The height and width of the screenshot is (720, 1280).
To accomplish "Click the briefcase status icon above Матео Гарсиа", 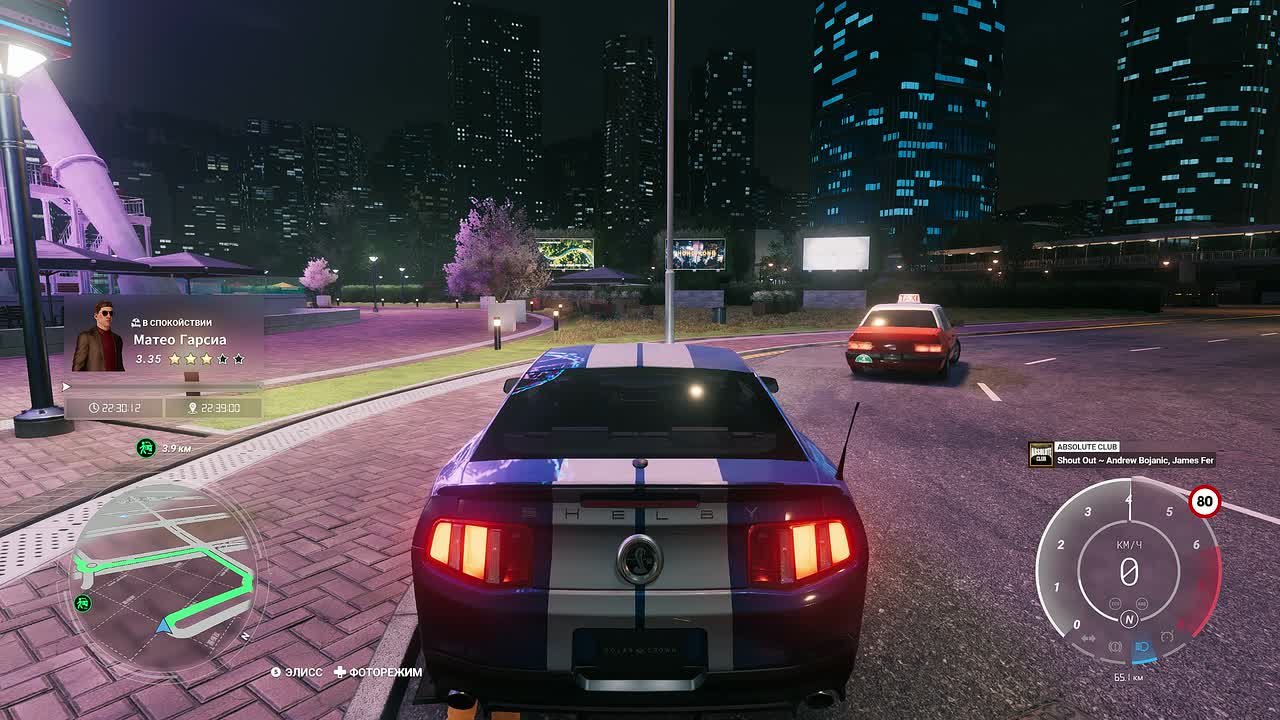I will 135,322.
